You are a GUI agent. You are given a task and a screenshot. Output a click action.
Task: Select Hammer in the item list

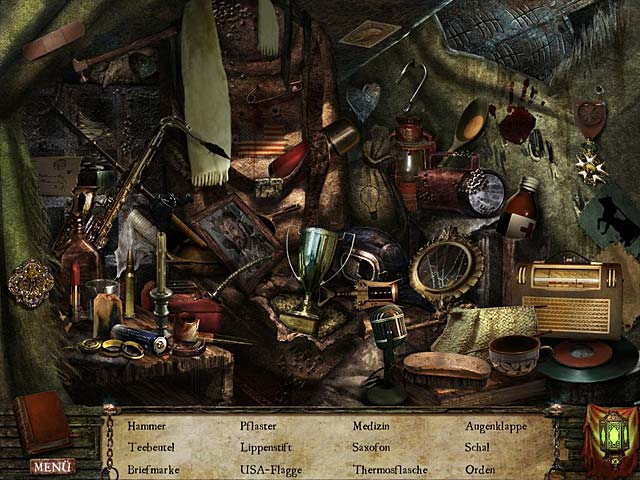(147, 426)
